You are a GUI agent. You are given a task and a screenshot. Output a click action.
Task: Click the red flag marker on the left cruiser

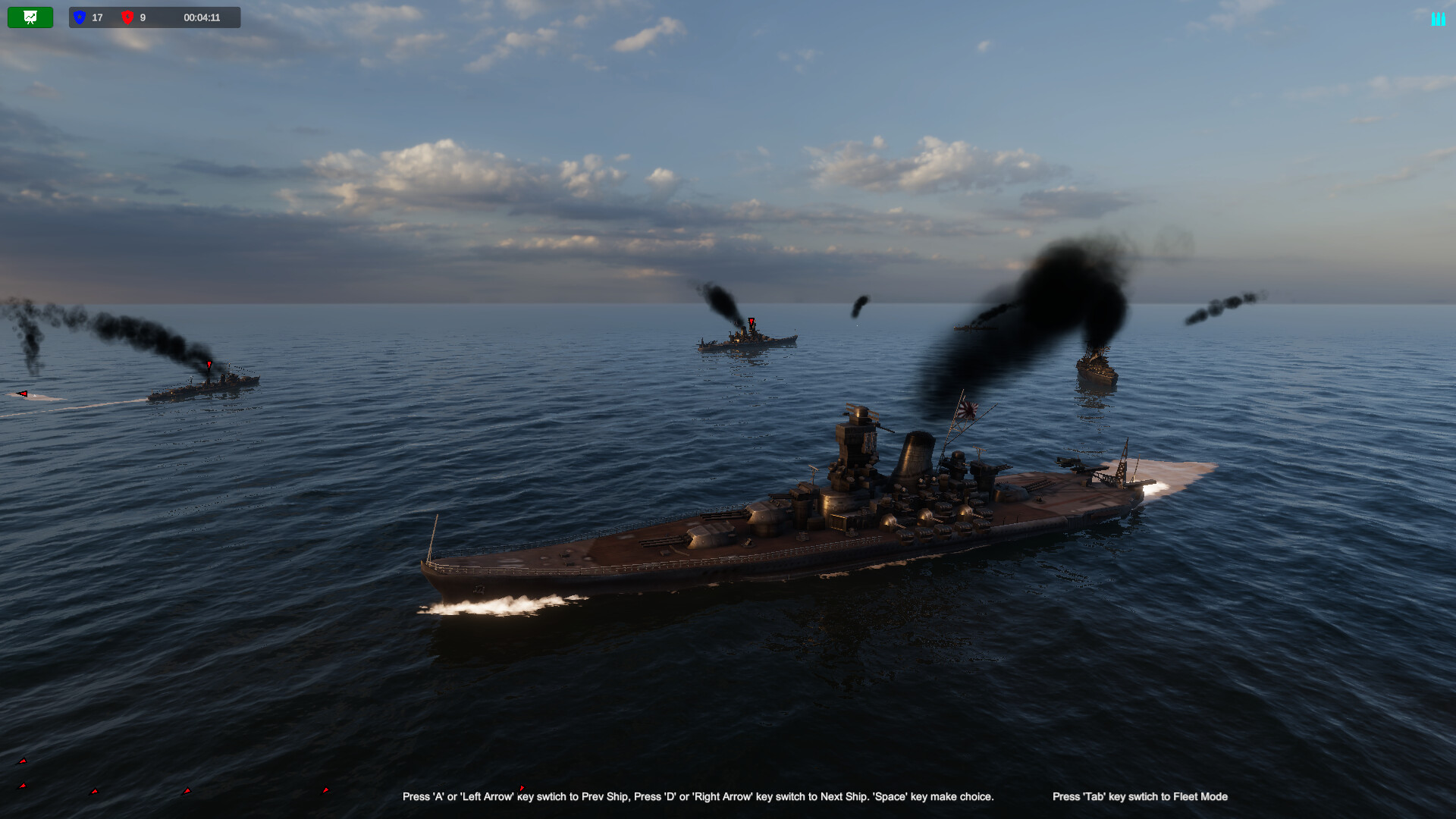coord(210,364)
